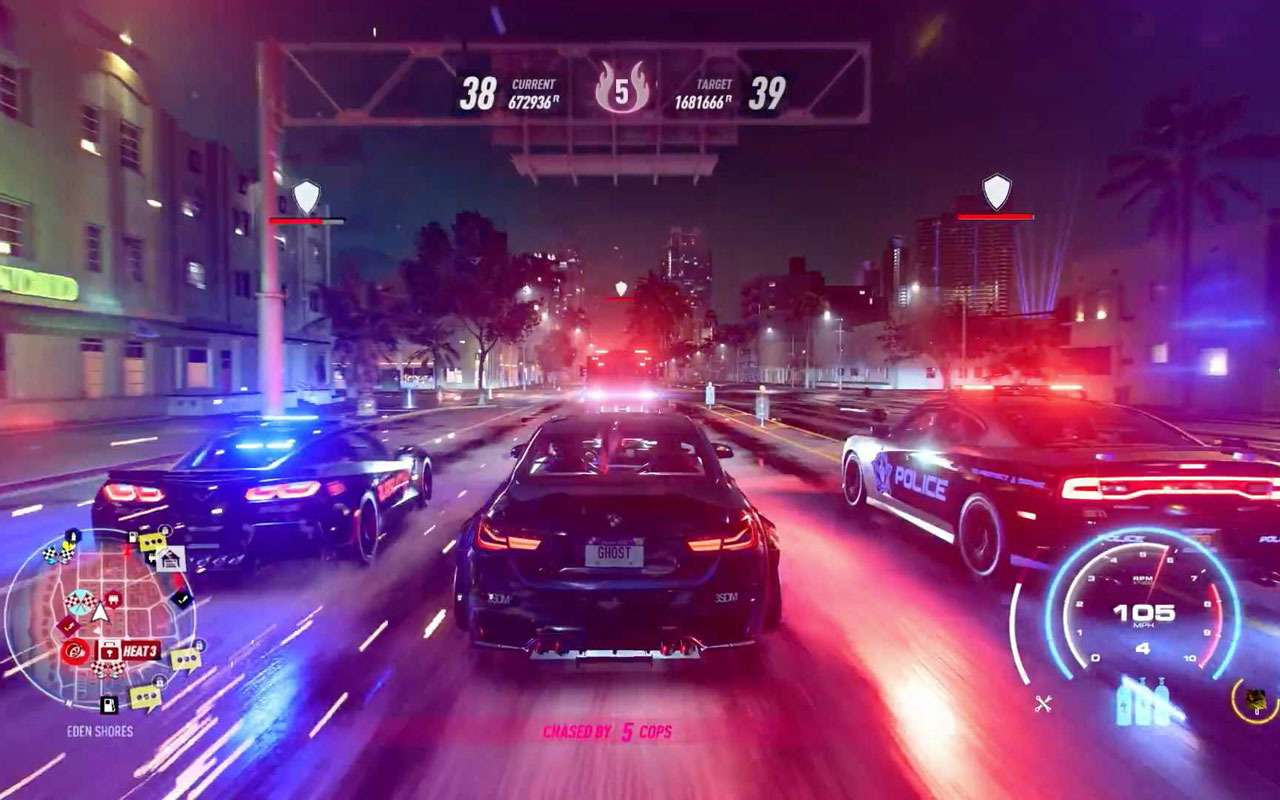Select the wrench repair icon near the speedometer
The height and width of the screenshot is (800, 1280).
1043,702
